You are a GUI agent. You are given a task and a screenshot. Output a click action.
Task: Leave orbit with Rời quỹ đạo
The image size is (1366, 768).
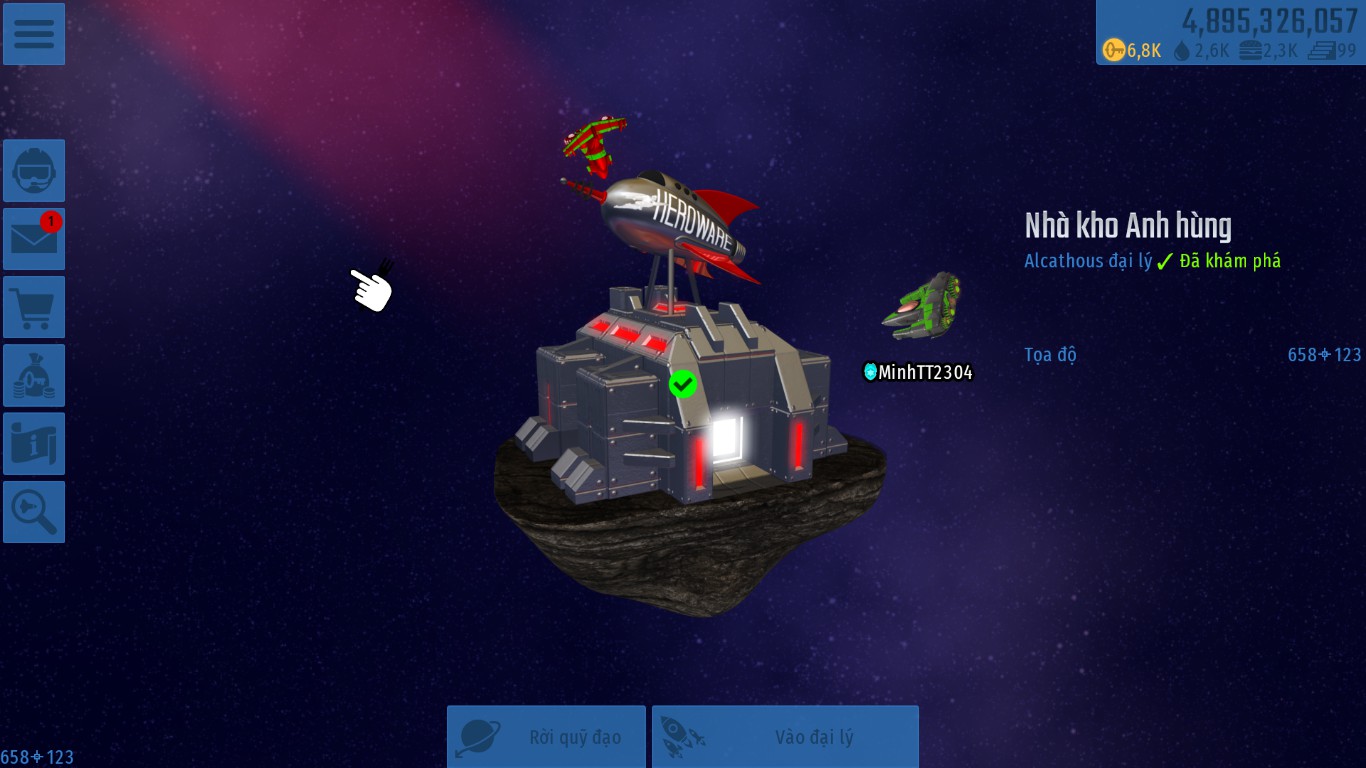(x=546, y=737)
